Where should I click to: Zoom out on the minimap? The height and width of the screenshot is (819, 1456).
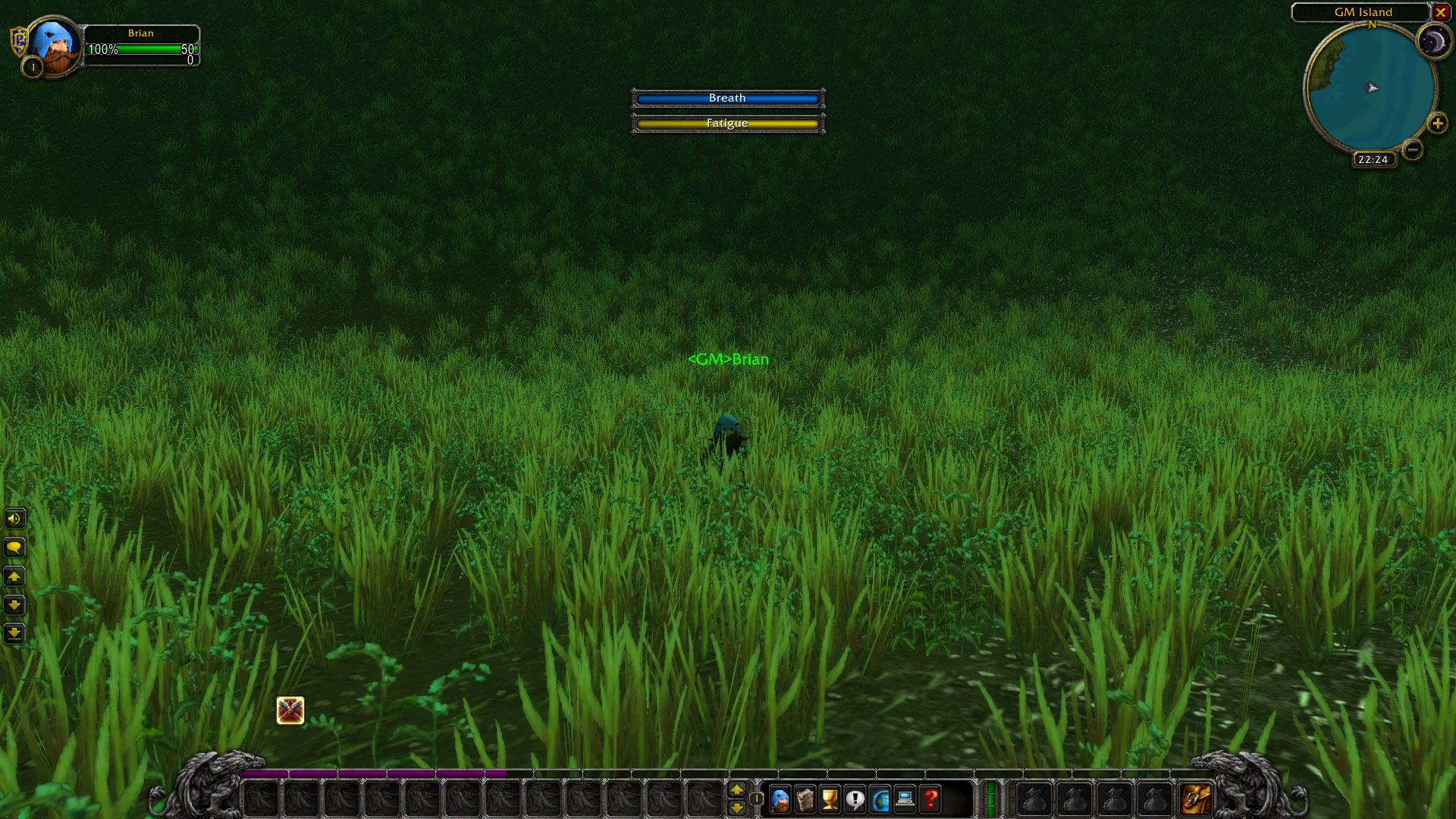(1413, 150)
